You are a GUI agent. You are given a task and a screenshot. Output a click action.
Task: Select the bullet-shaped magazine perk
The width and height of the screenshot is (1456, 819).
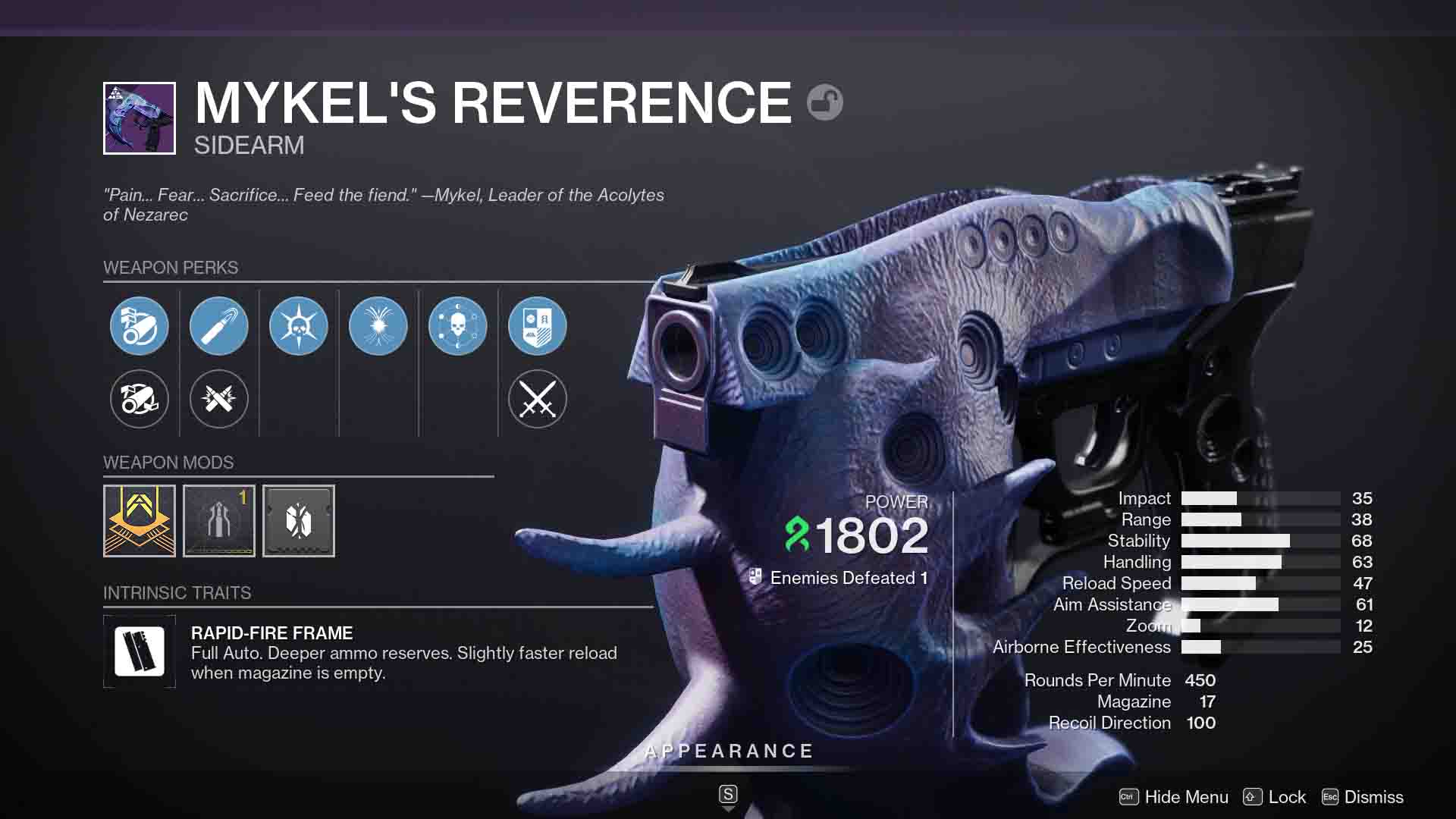coord(219,325)
